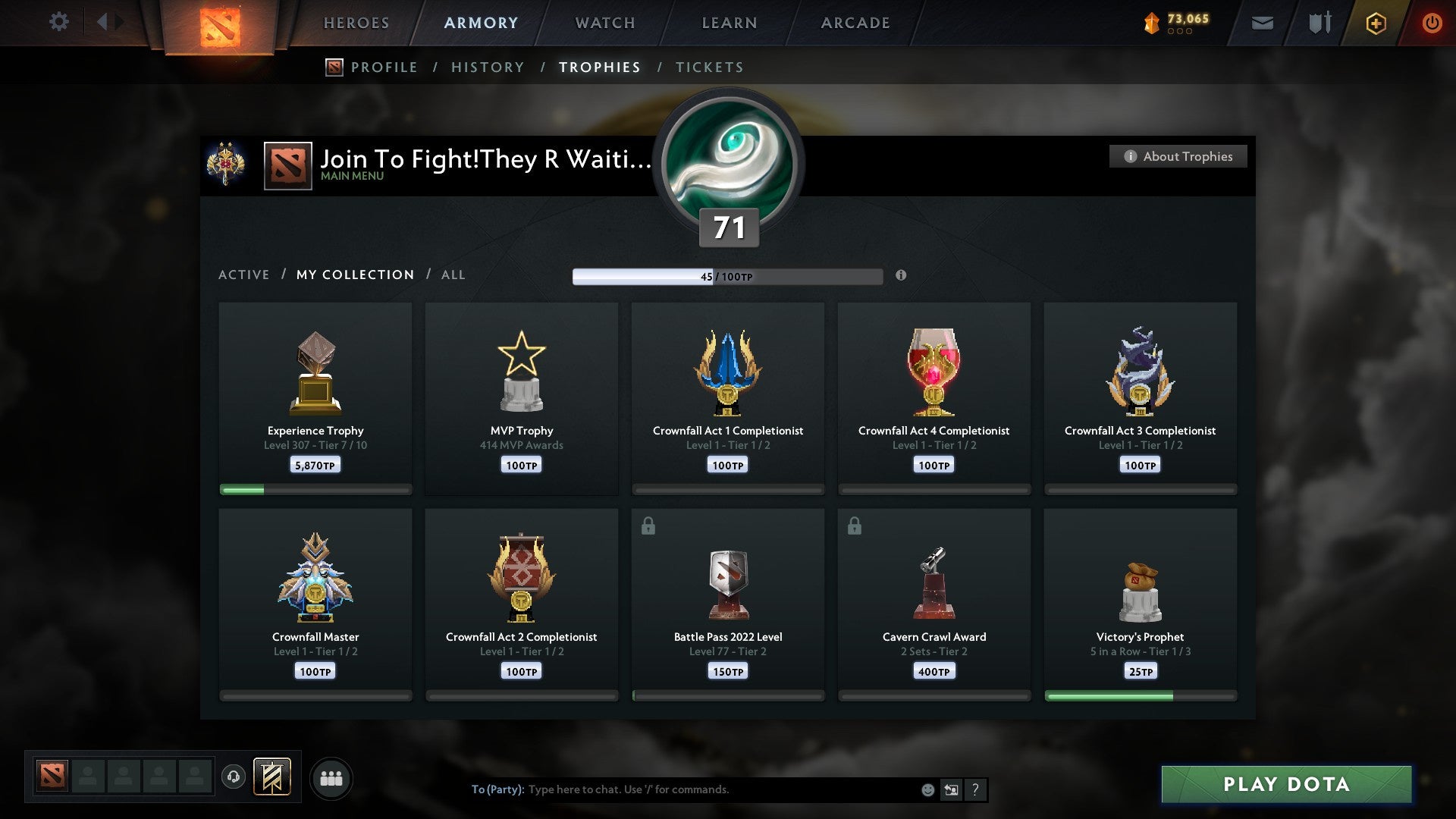Open the chat help question mark
Image resolution: width=1456 pixels, height=819 pixels.
point(976,789)
